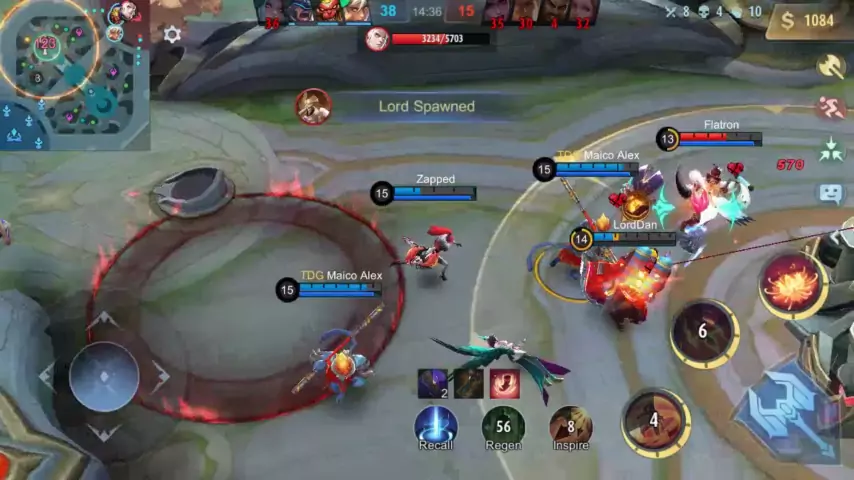
Task: Send the red running-figure quick signal
Action: tap(830, 108)
